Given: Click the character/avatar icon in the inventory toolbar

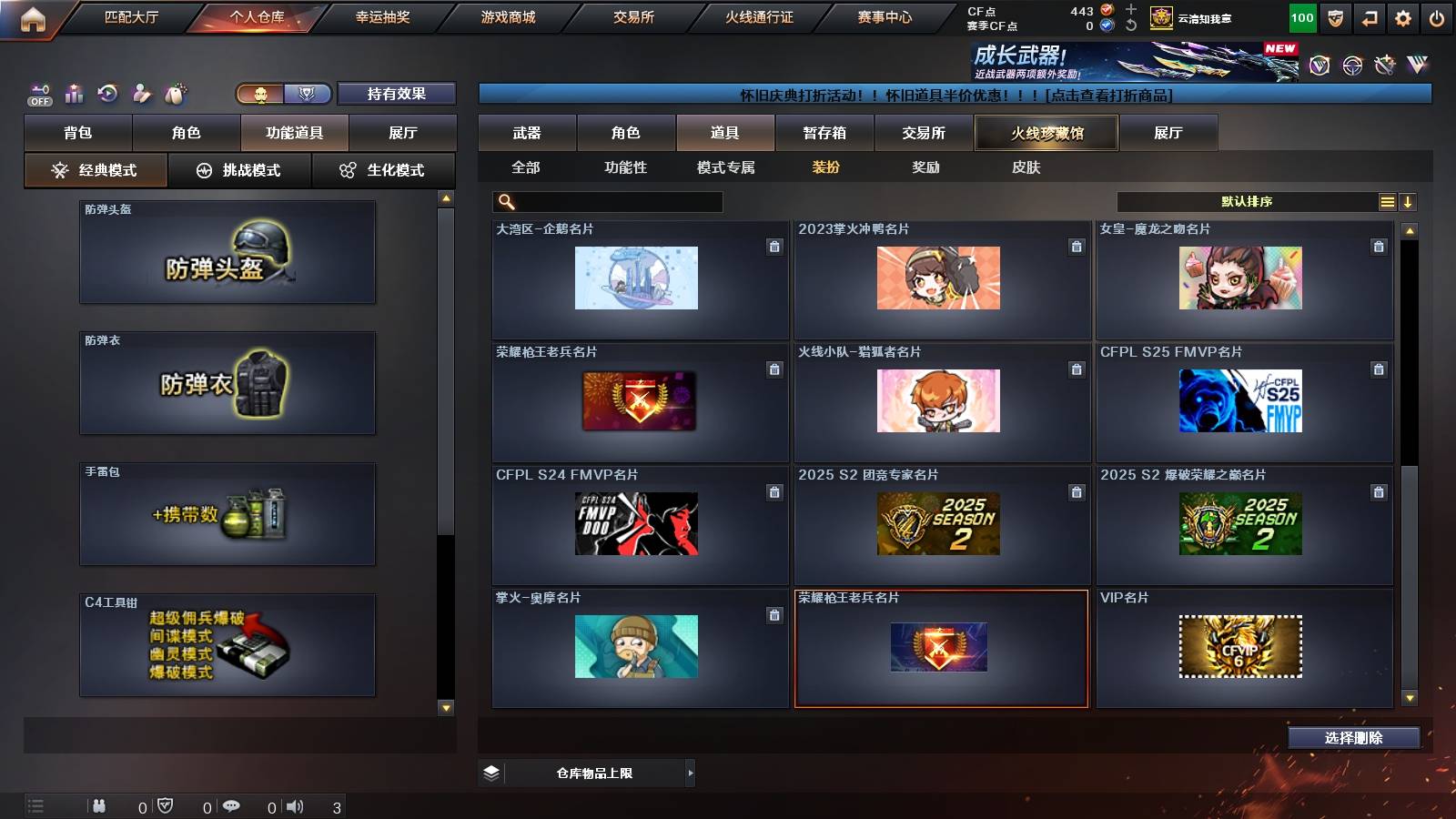Looking at the screenshot, I should click(143, 93).
